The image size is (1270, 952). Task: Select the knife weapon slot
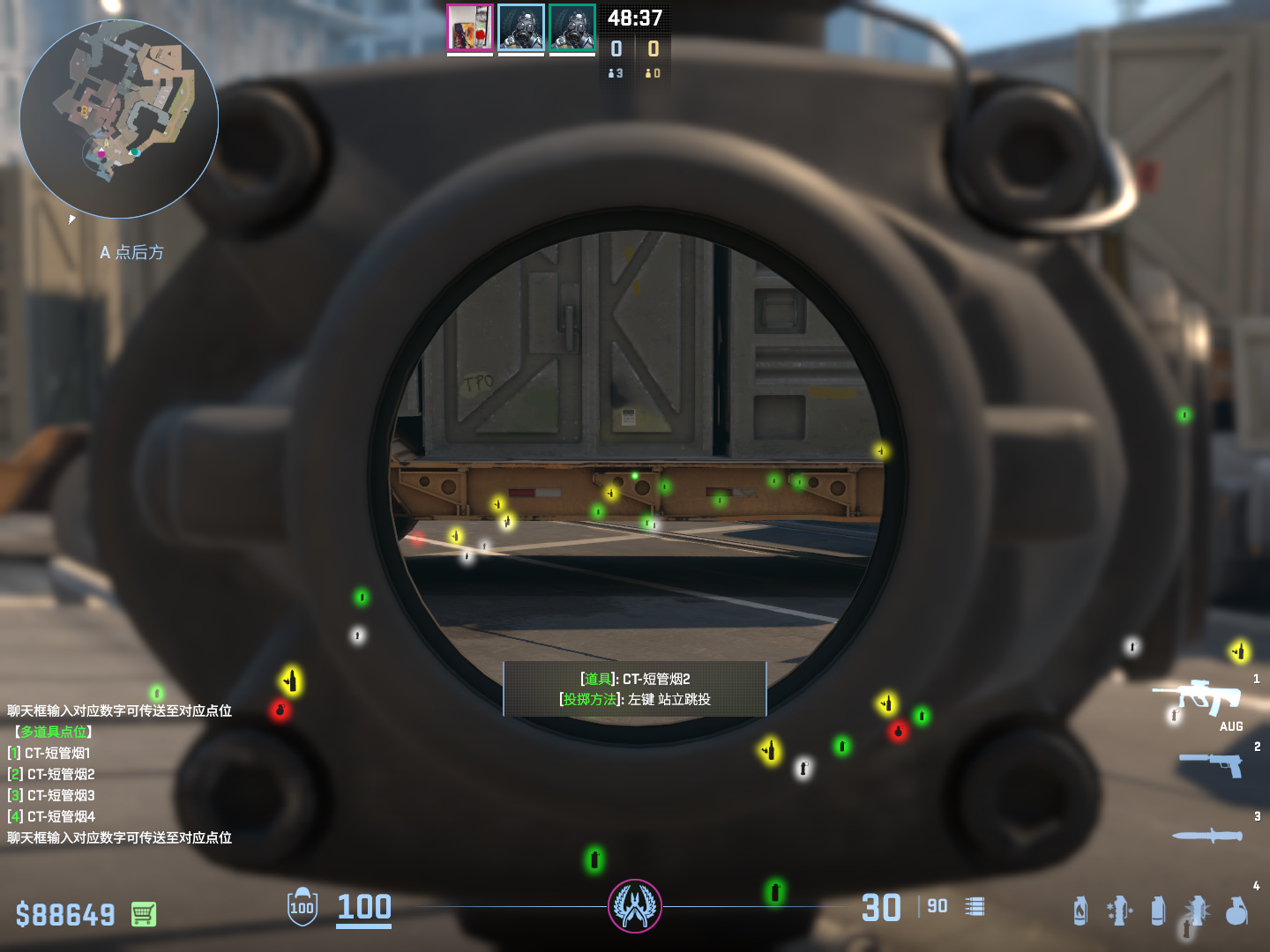pos(1206,835)
